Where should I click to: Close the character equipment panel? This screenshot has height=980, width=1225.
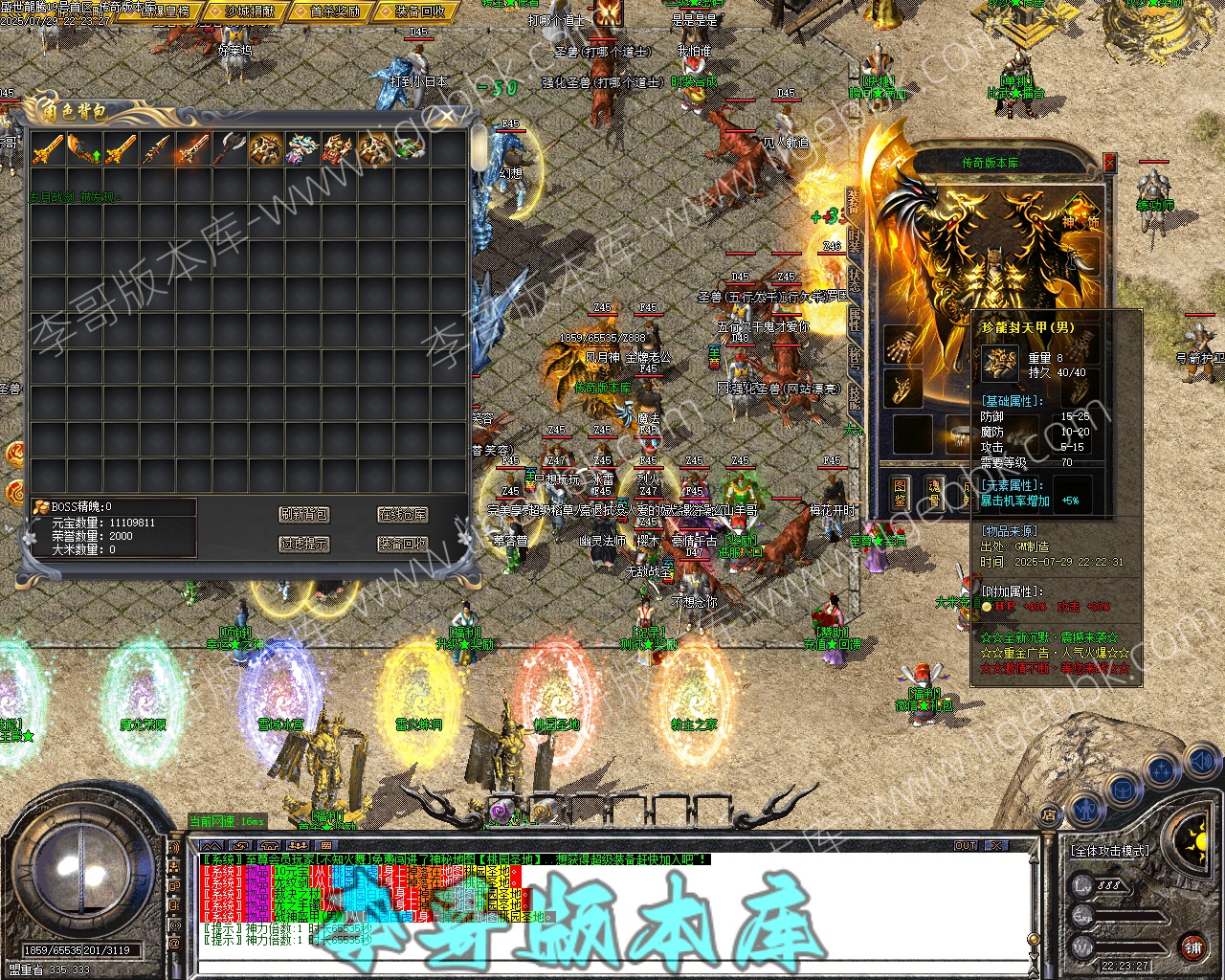1109,163
